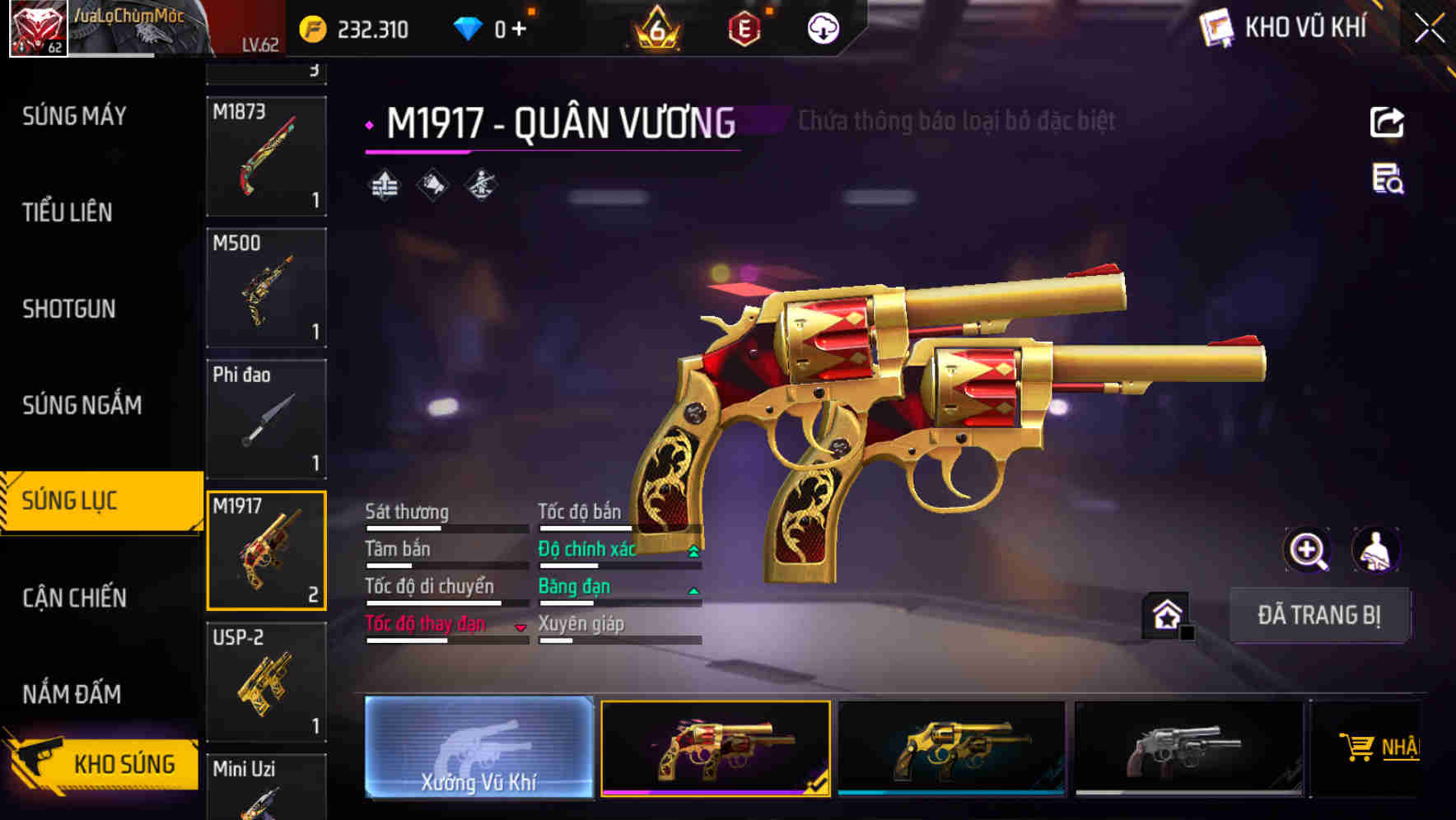Click the megaphone attribute icon under weapon name
Viewport: 1456px width, 820px height.
click(432, 185)
